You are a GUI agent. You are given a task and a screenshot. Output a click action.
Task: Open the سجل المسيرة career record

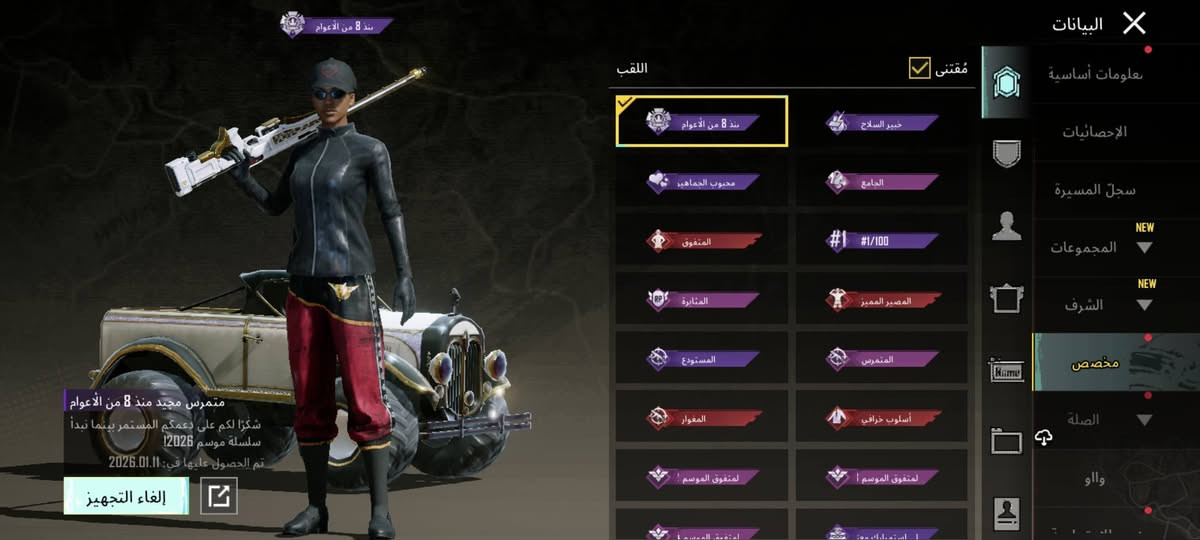click(1095, 189)
